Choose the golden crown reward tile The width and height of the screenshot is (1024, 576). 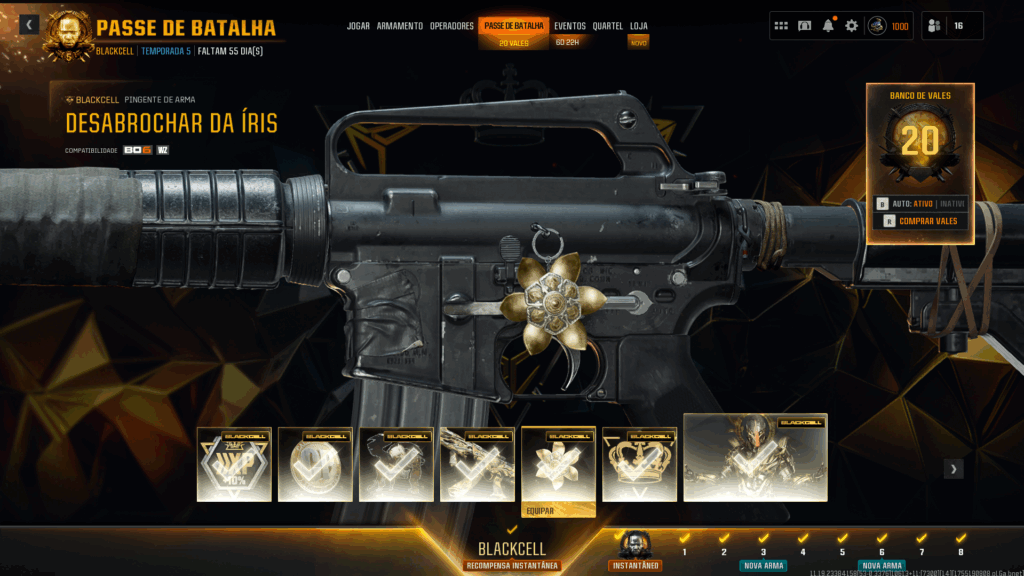[639, 464]
